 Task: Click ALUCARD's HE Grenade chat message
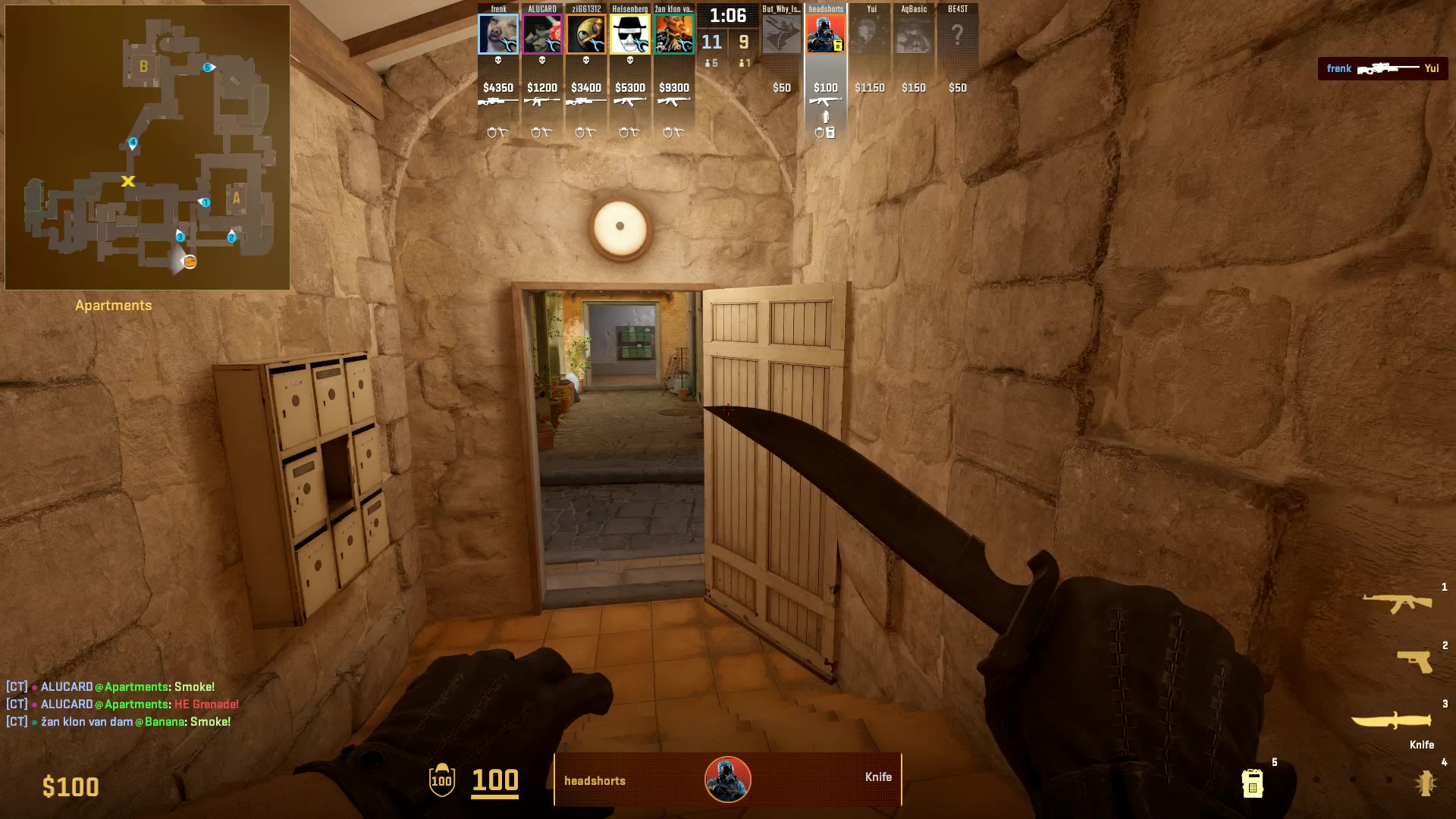123,704
